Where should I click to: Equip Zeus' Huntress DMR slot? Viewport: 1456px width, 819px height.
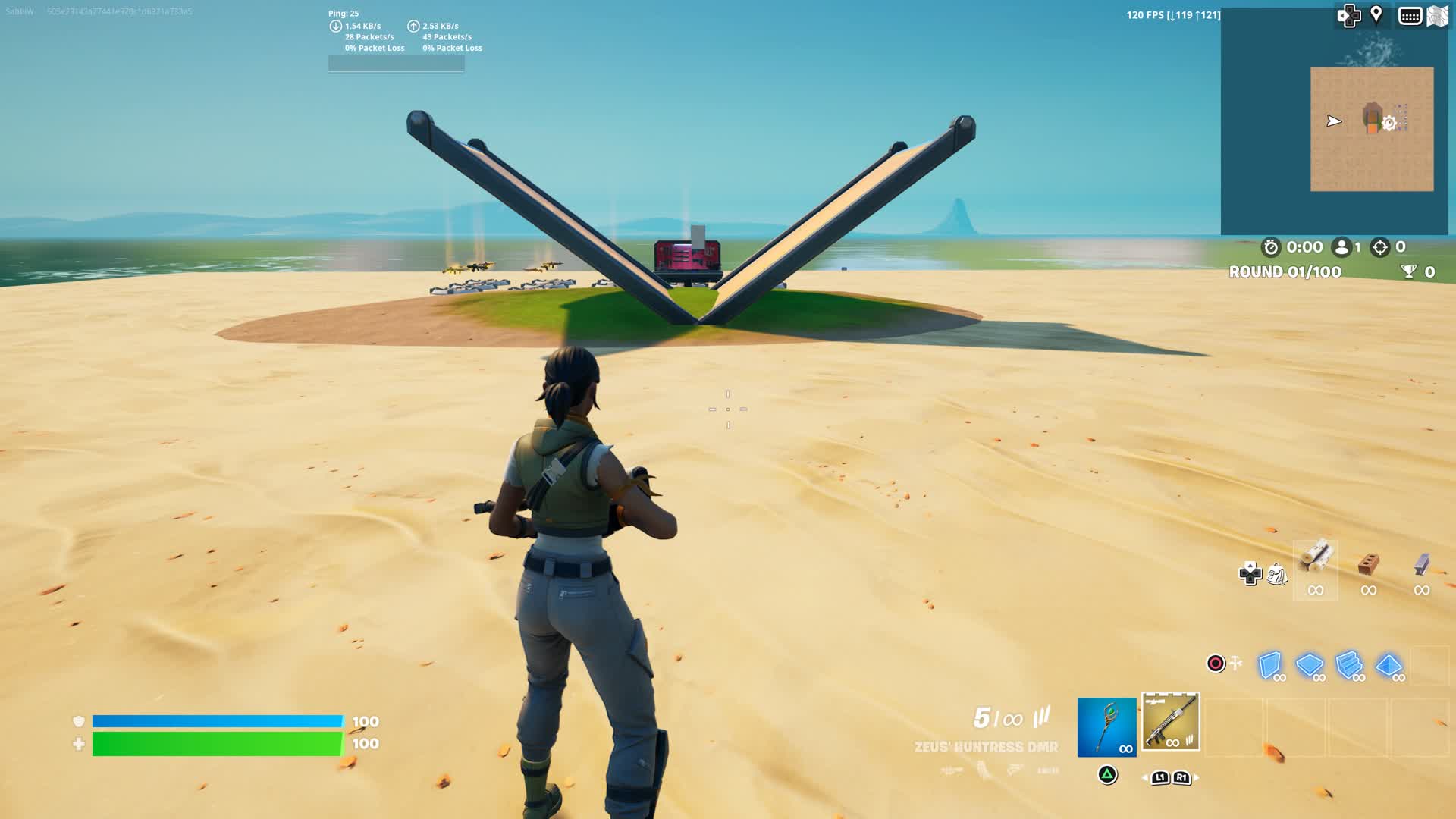(x=1170, y=720)
